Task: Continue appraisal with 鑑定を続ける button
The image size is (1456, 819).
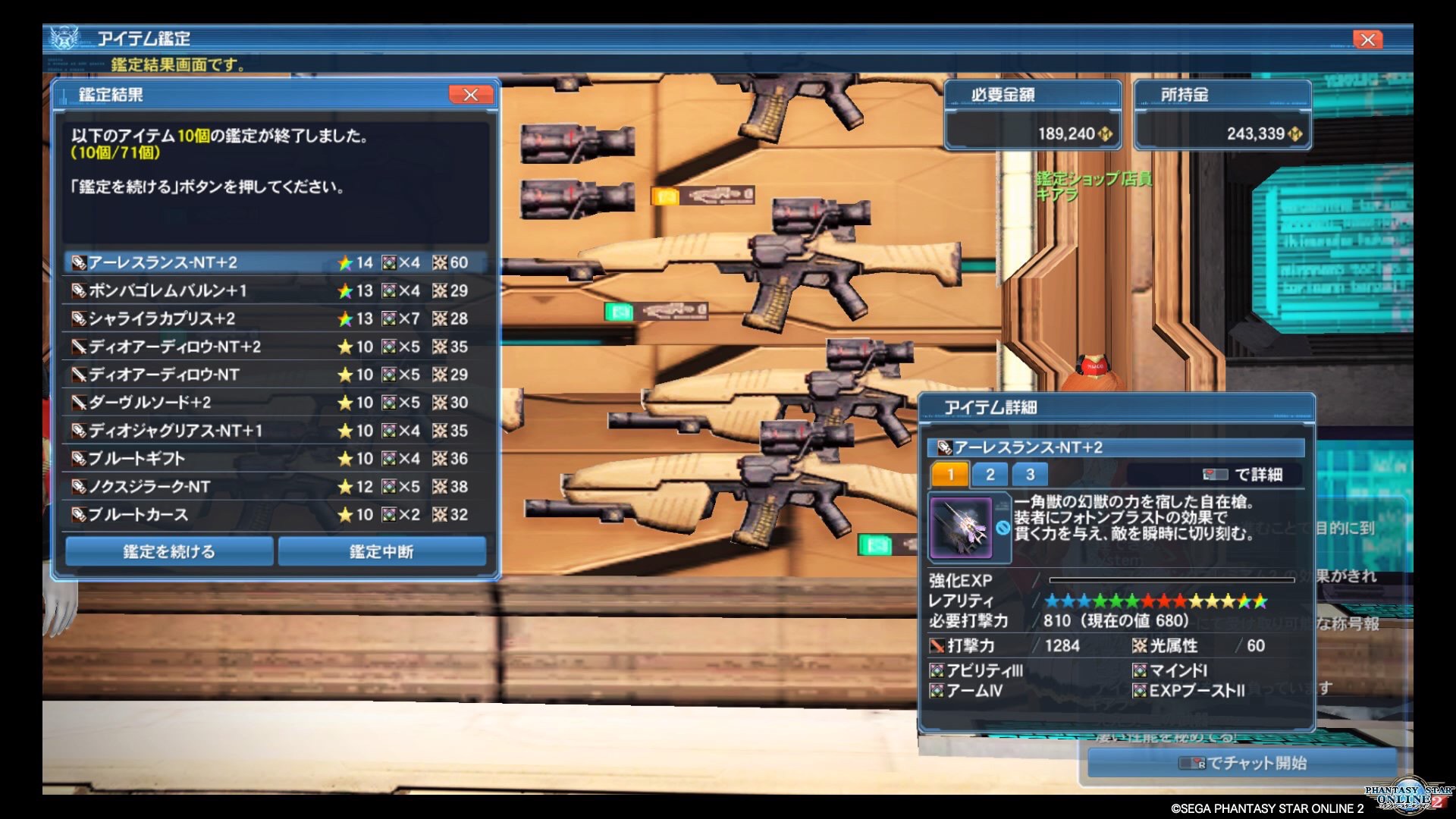Action: coord(169,551)
